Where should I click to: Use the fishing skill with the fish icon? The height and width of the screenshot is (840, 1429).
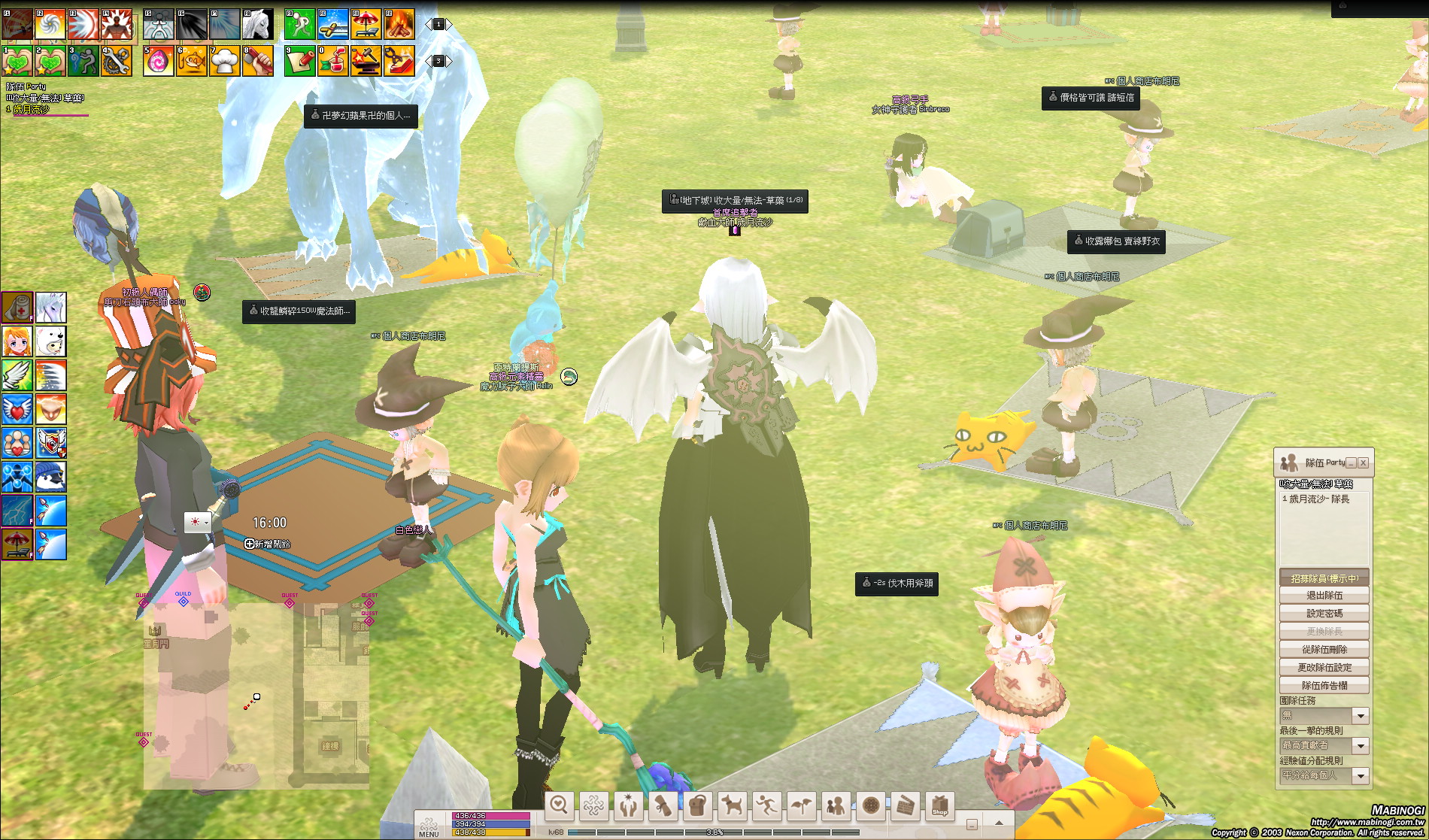click(192, 62)
